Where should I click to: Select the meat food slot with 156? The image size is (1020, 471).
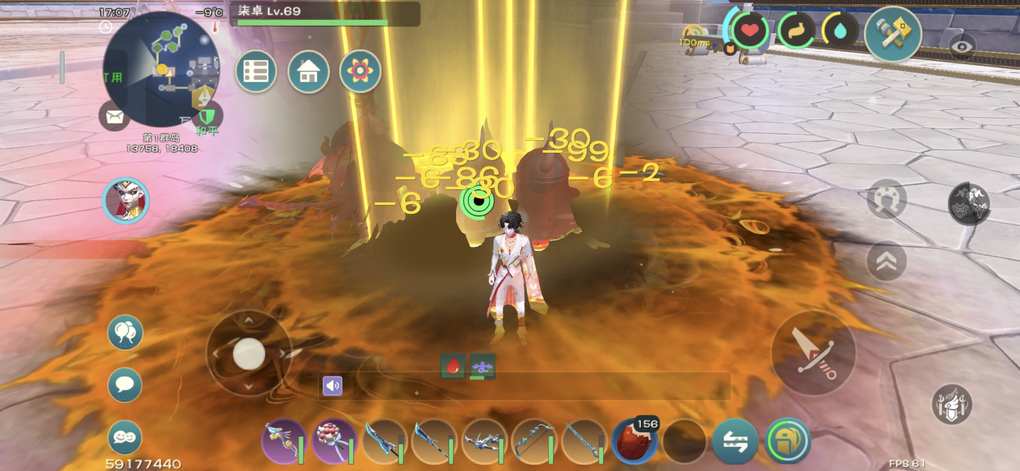click(x=634, y=441)
